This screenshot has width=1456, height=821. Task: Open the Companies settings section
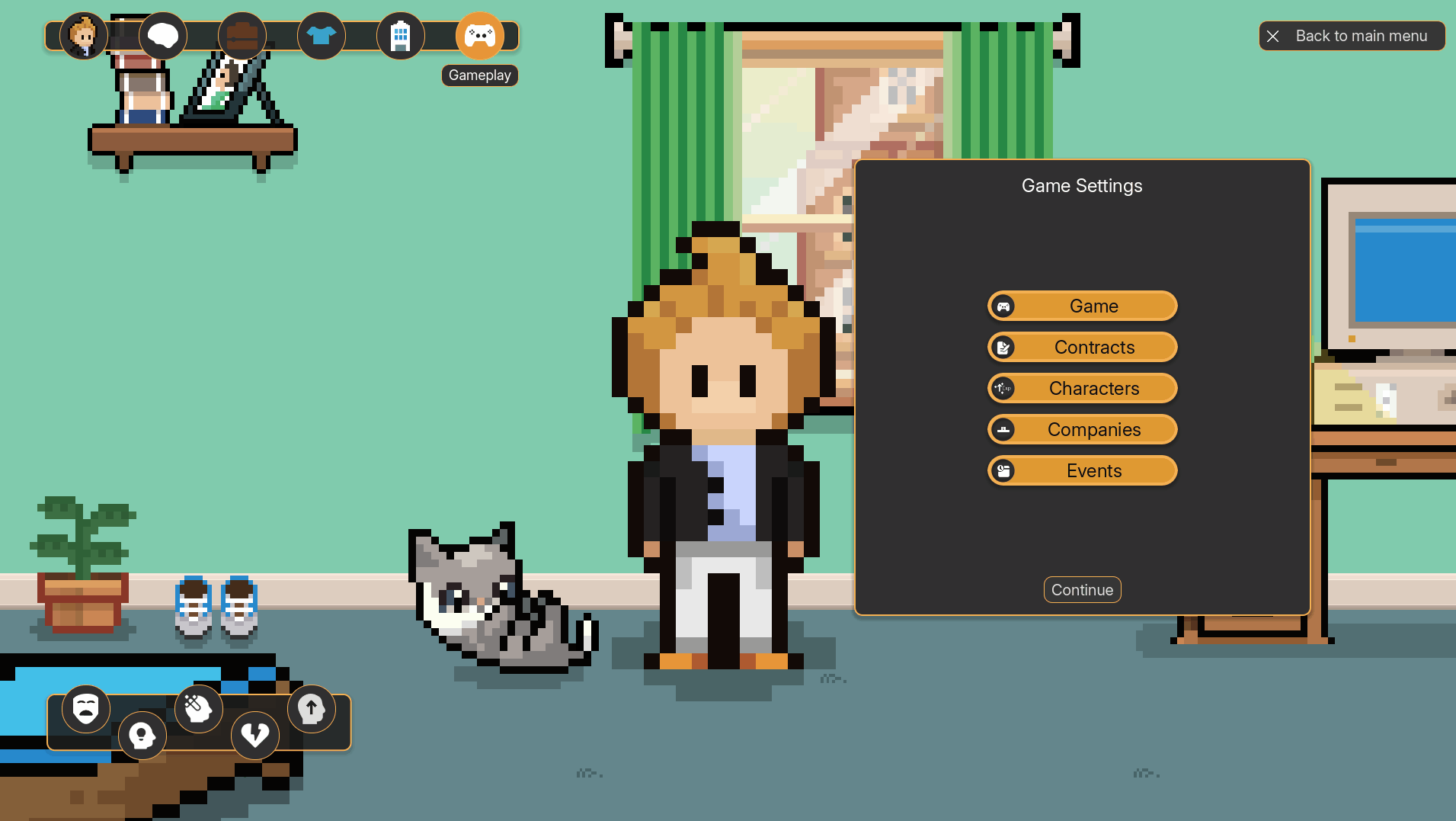pos(1082,429)
